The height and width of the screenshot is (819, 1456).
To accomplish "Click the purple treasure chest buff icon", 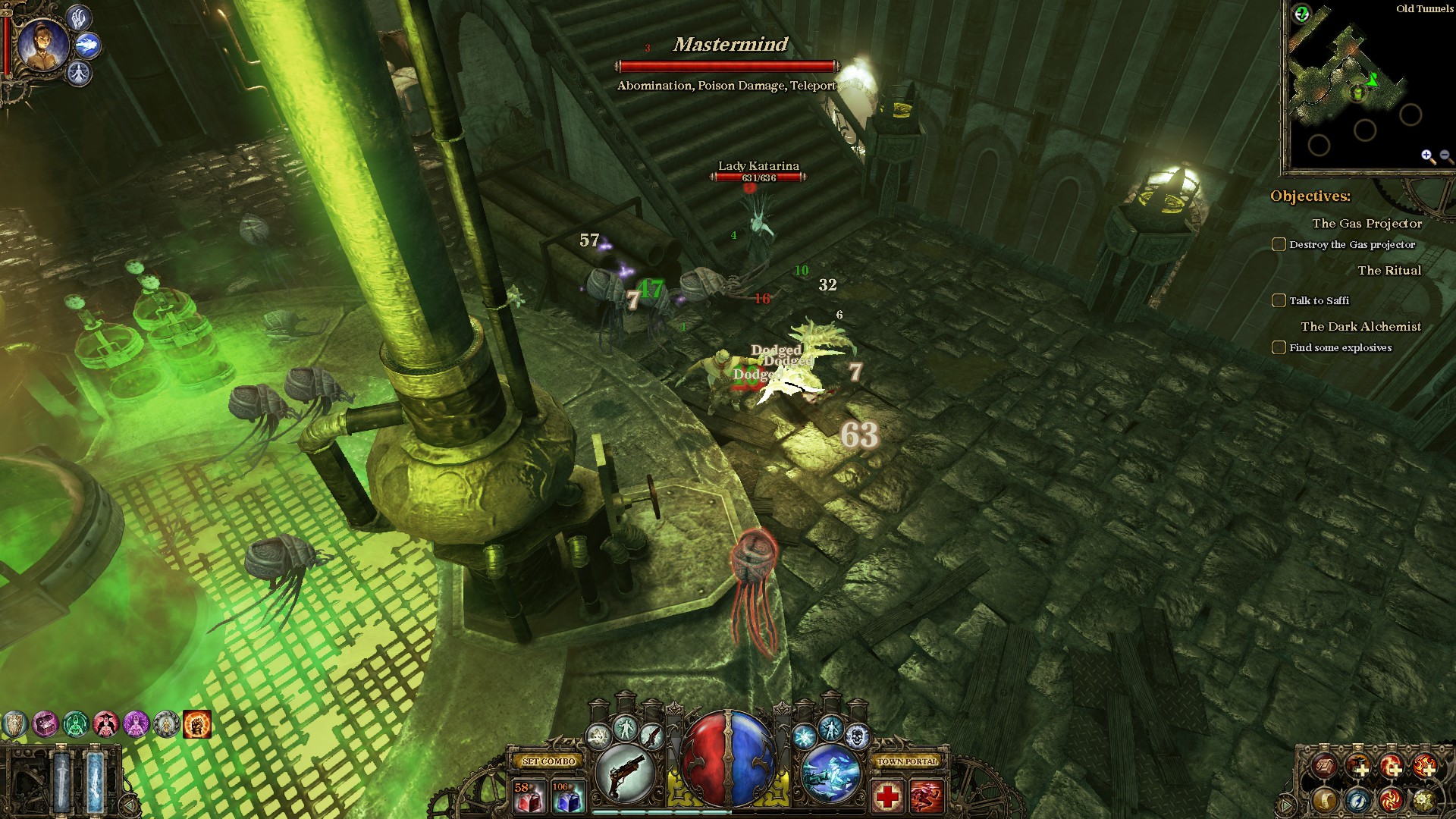I will (x=45, y=725).
